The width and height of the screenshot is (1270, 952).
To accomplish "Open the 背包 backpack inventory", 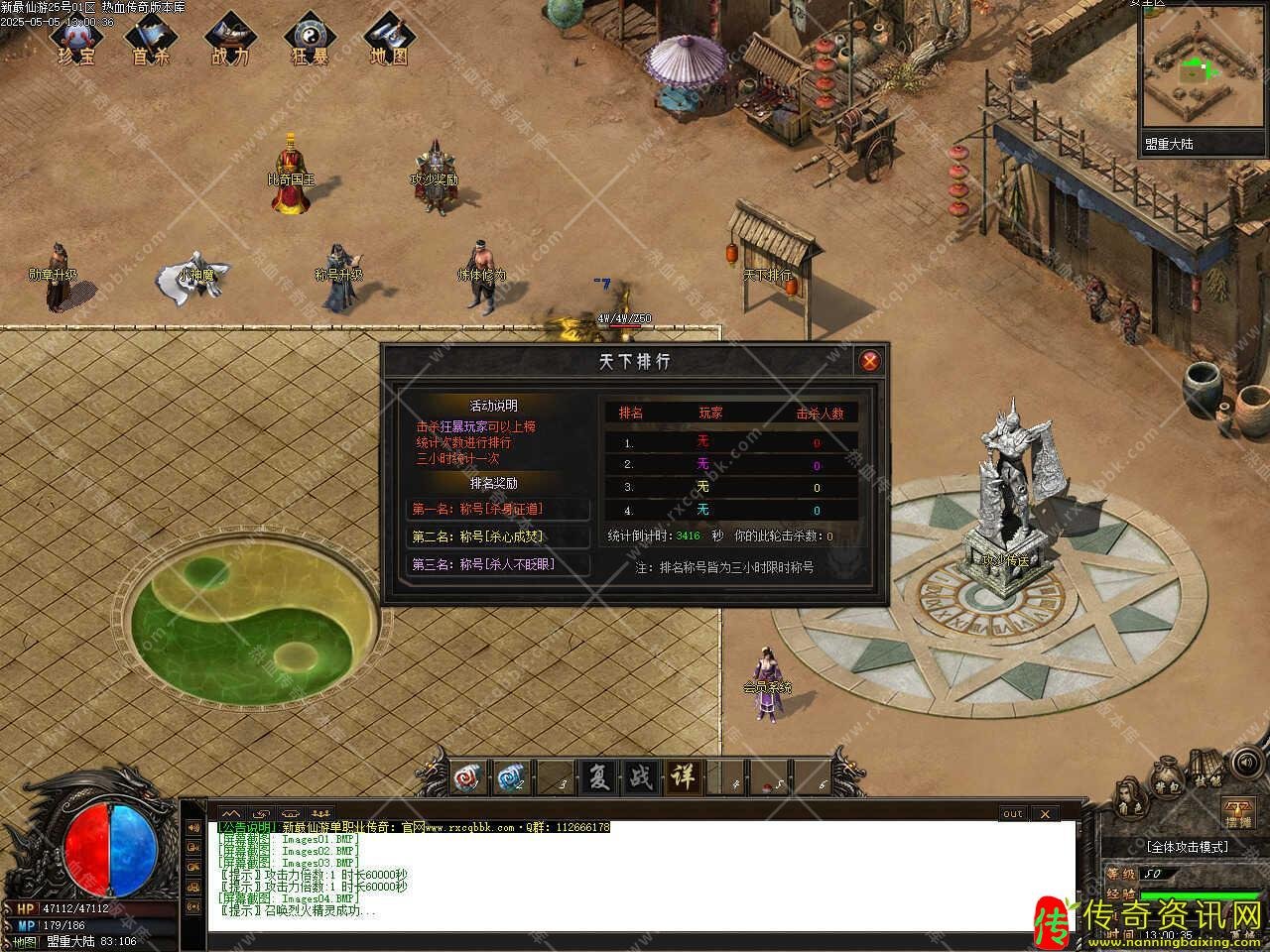I will tap(1167, 783).
